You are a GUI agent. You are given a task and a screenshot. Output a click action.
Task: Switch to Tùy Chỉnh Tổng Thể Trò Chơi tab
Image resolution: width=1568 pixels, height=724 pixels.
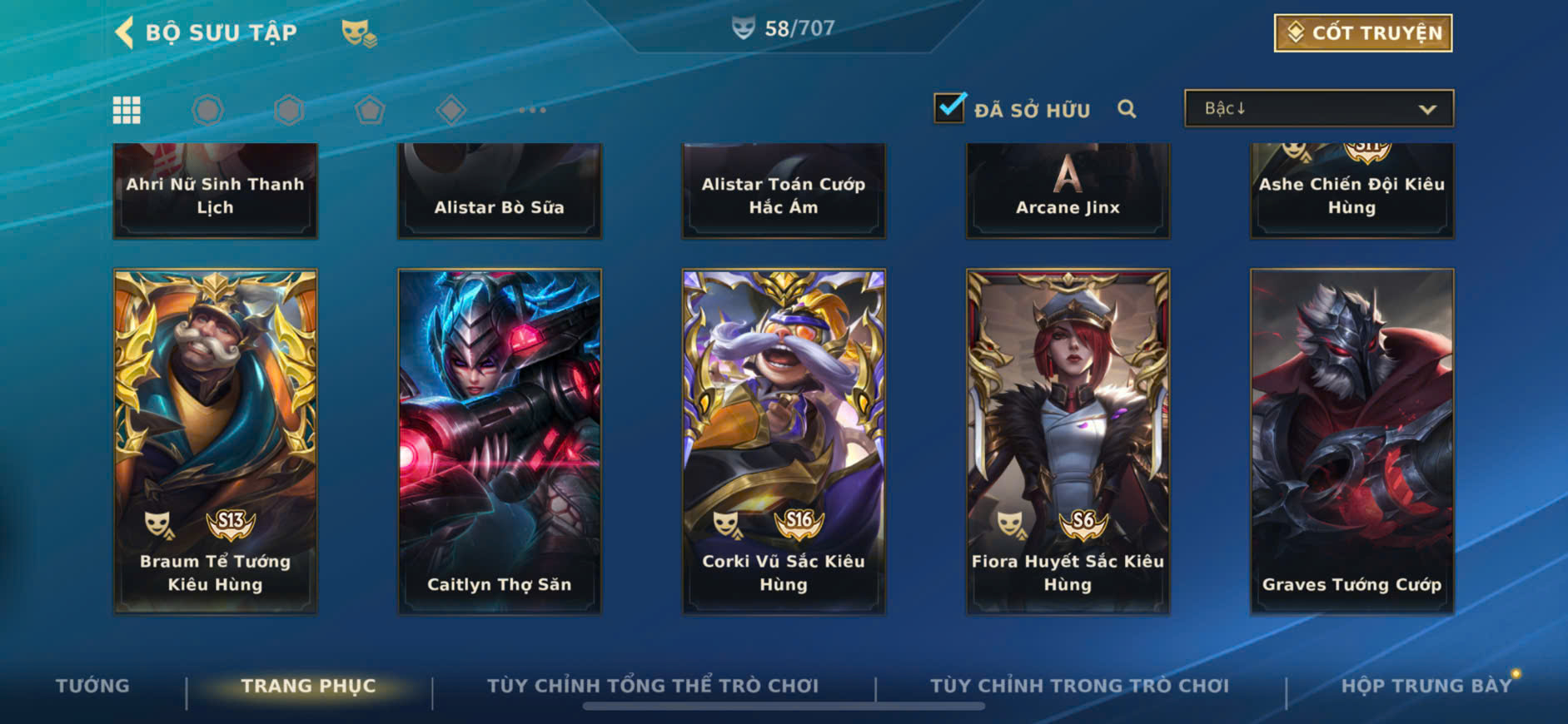tap(653, 686)
